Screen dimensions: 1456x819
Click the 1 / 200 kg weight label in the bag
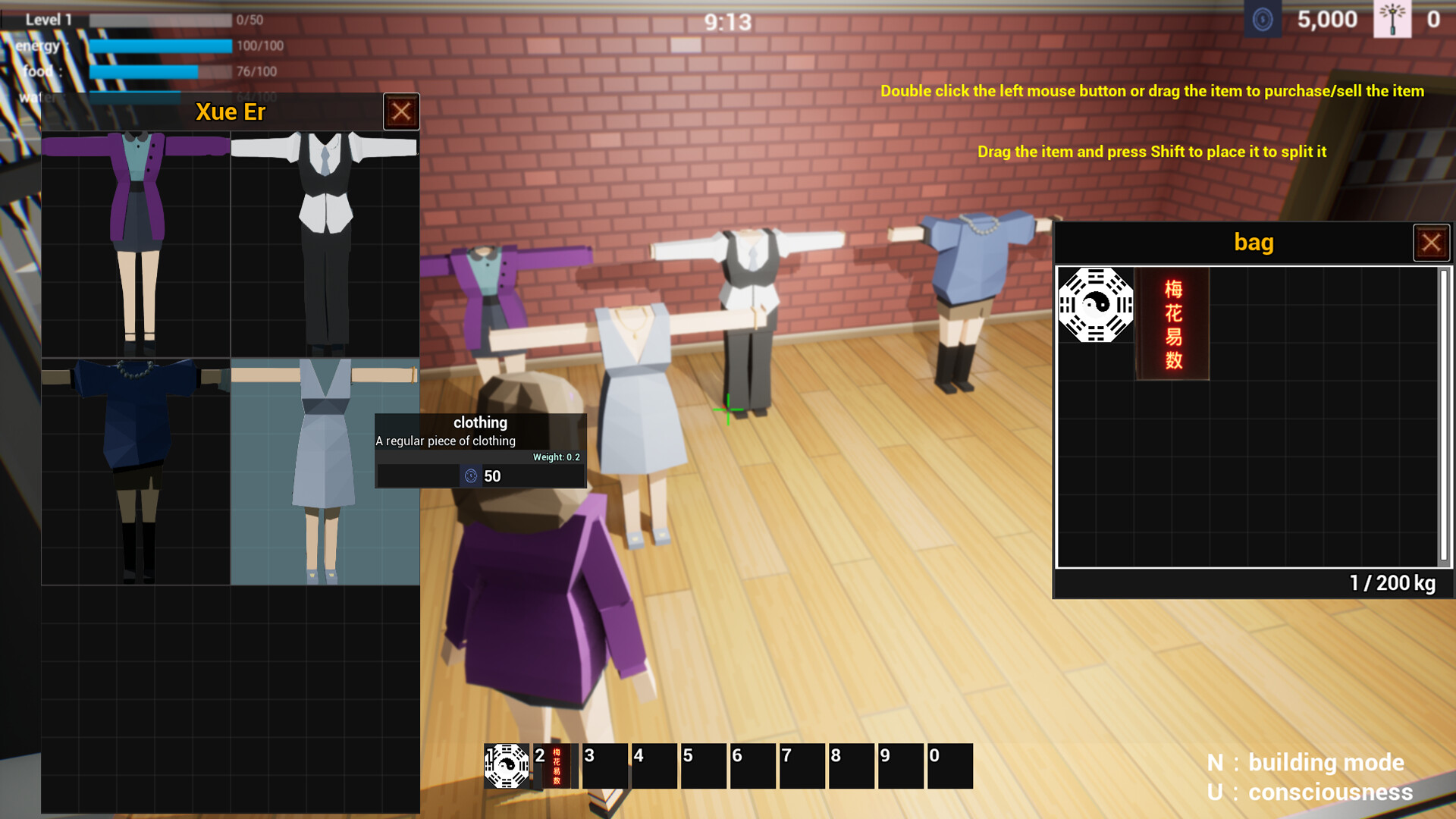tap(1392, 584)
